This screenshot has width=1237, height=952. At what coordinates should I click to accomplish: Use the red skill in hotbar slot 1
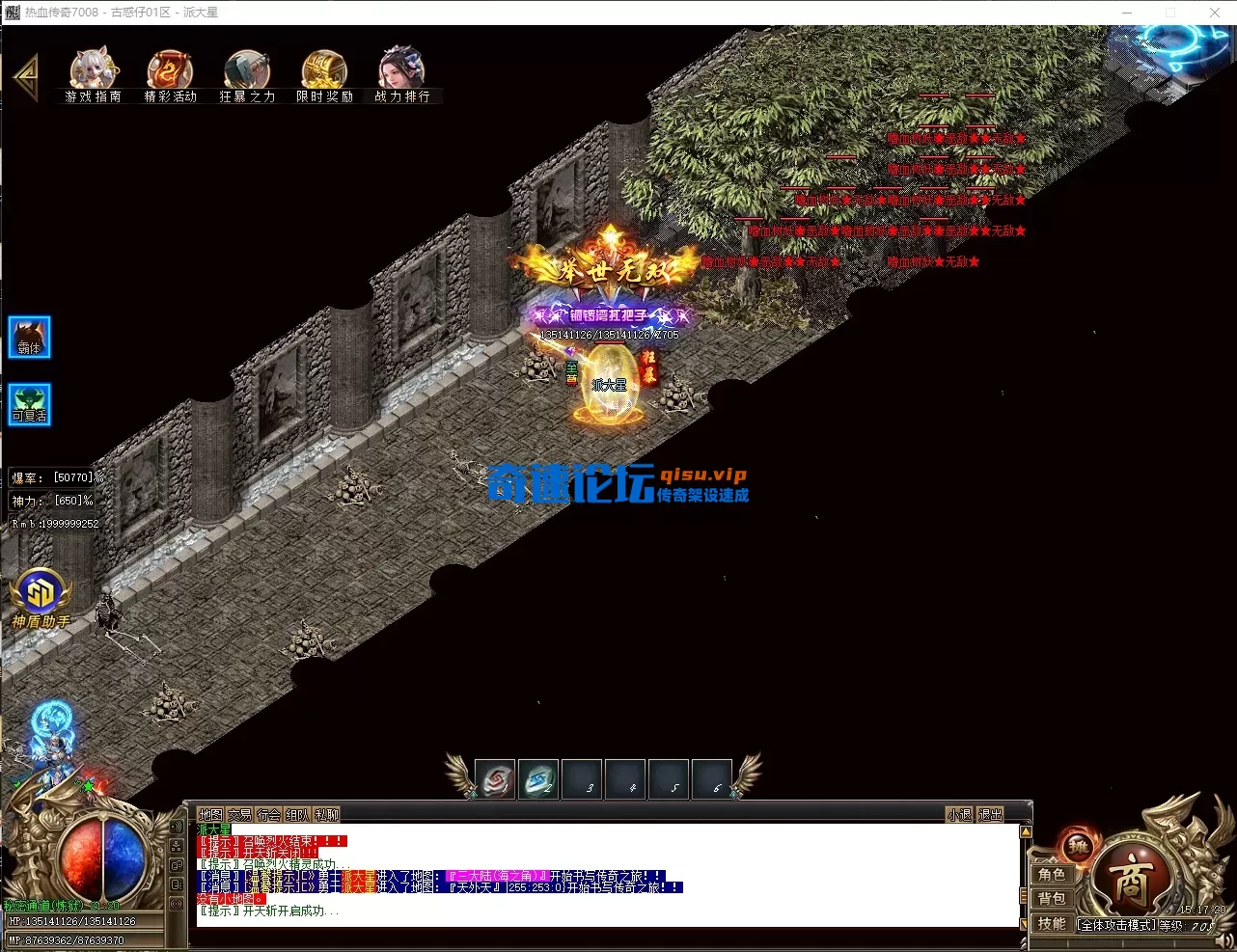tap(496, 779)
